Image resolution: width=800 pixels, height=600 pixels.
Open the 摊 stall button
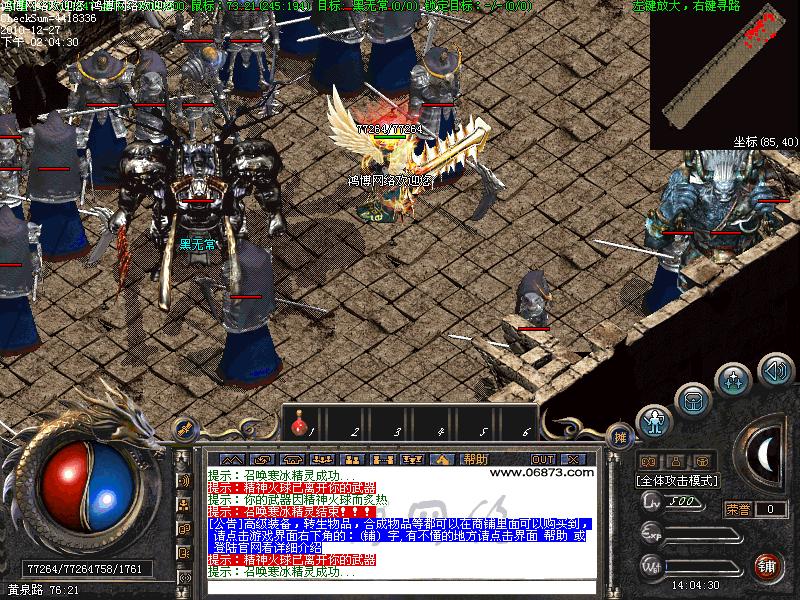[620, 437]
